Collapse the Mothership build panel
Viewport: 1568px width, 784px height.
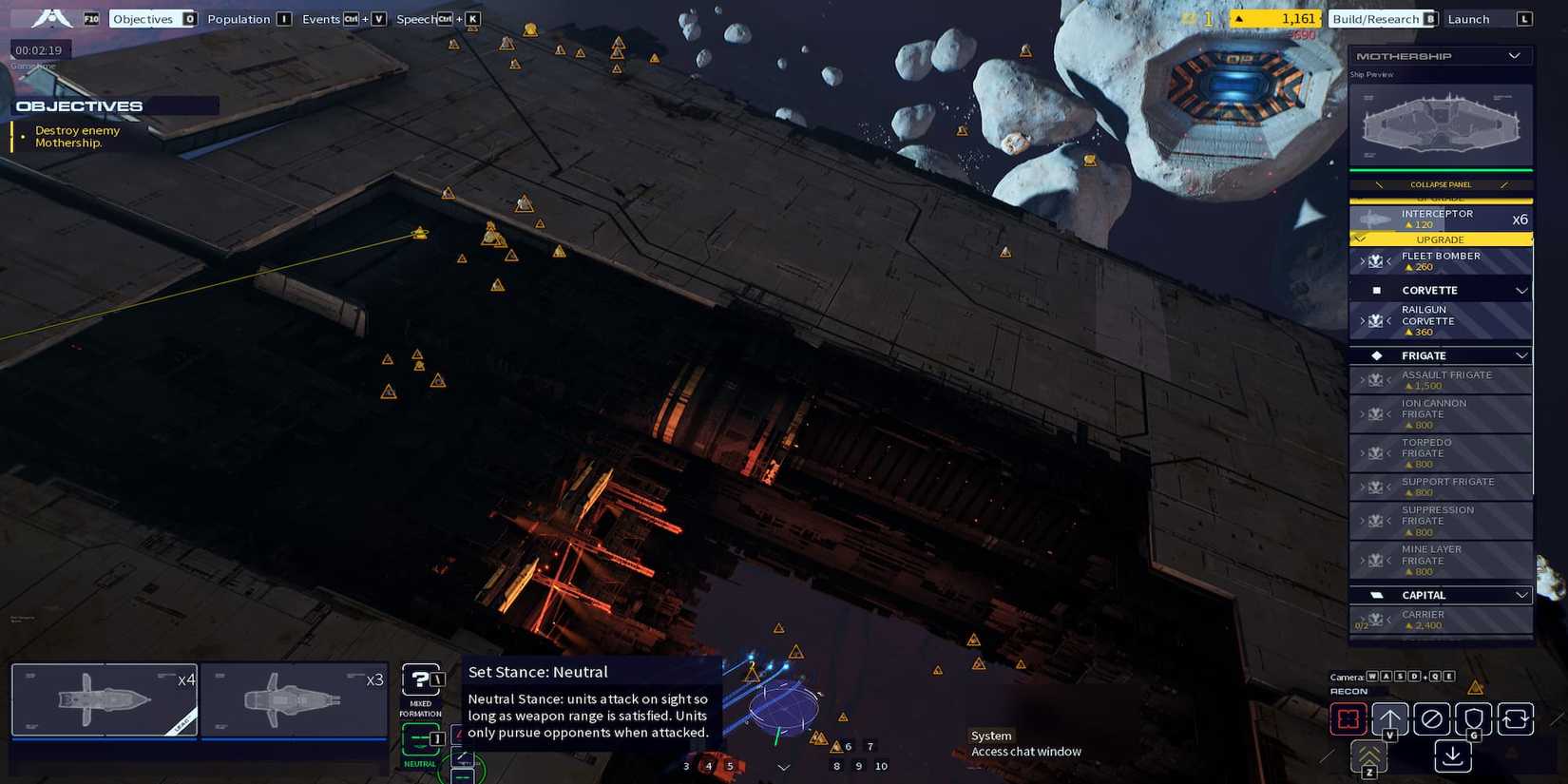coord(1440,184)
